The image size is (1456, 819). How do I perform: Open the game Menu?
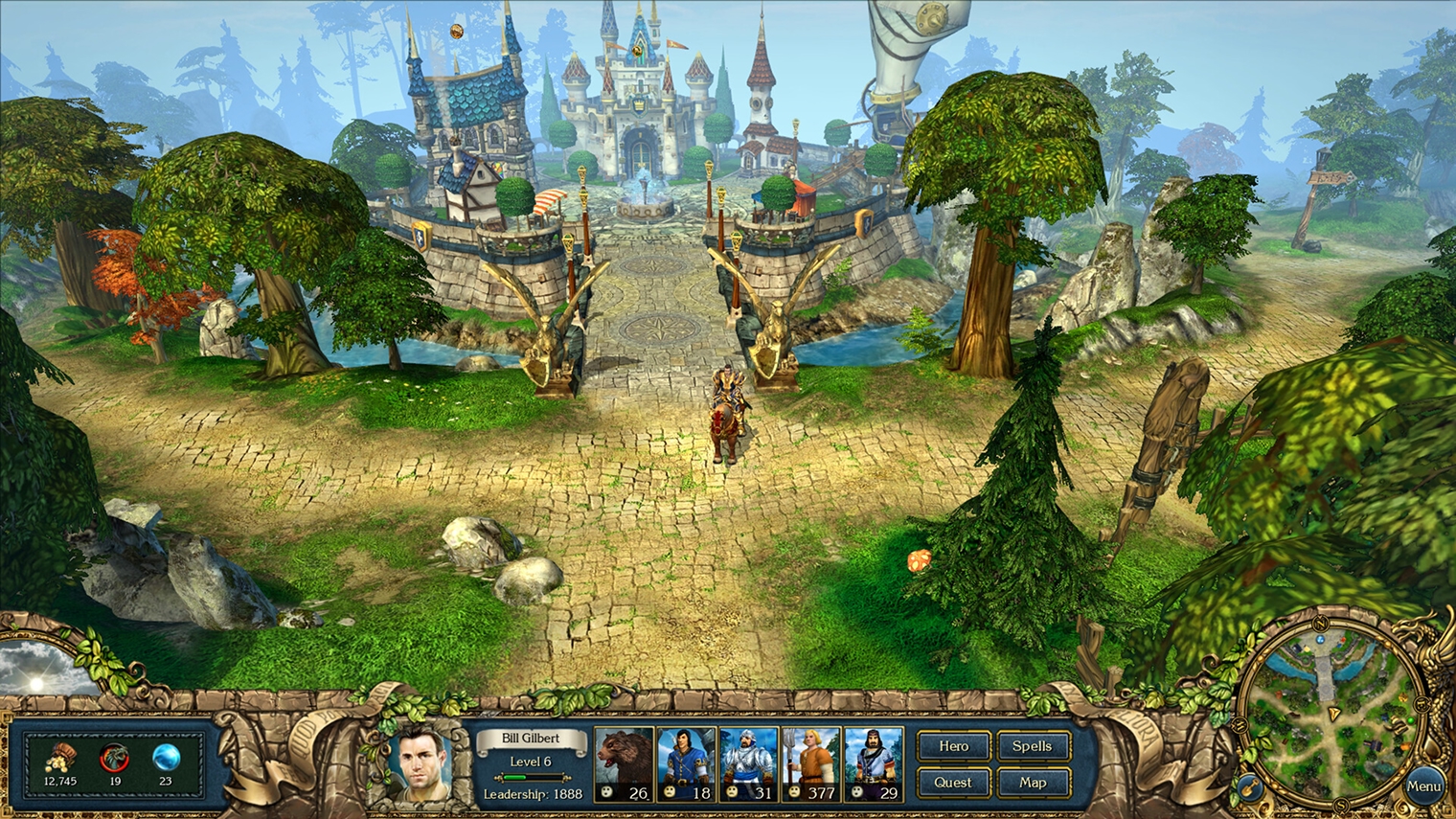1424,785
